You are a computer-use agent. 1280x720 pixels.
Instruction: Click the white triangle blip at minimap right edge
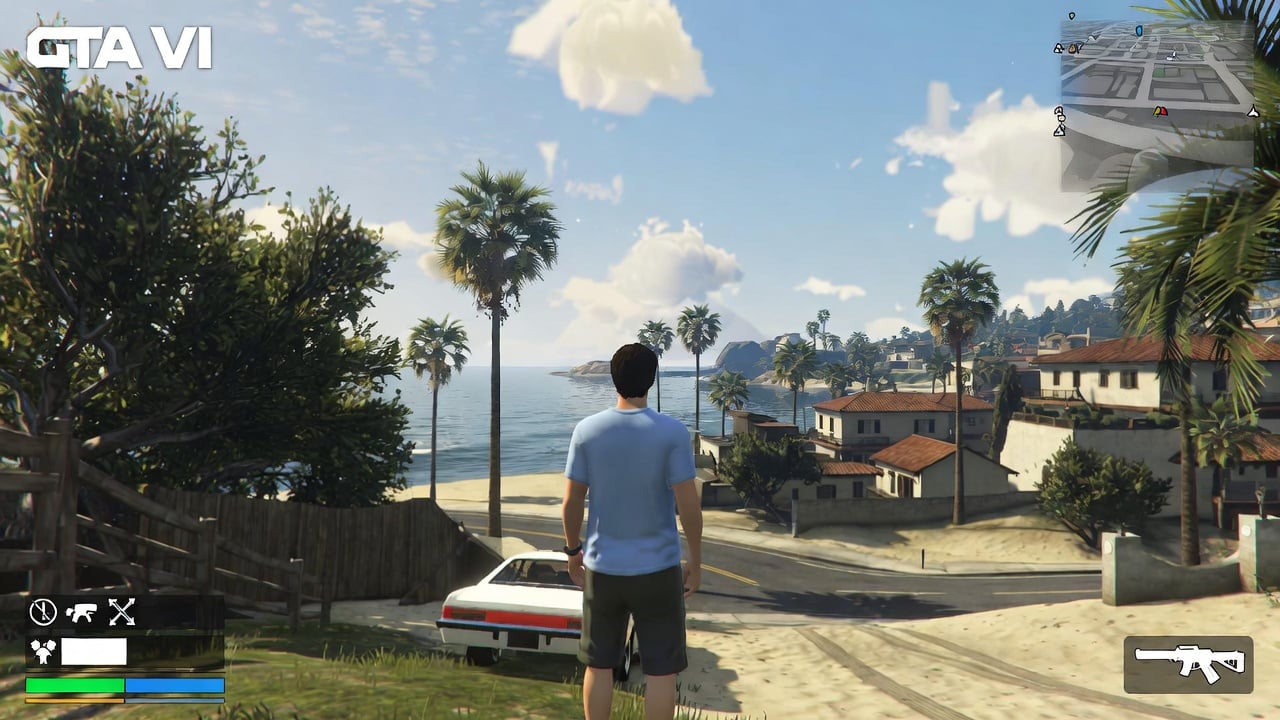coord(1253,113)
